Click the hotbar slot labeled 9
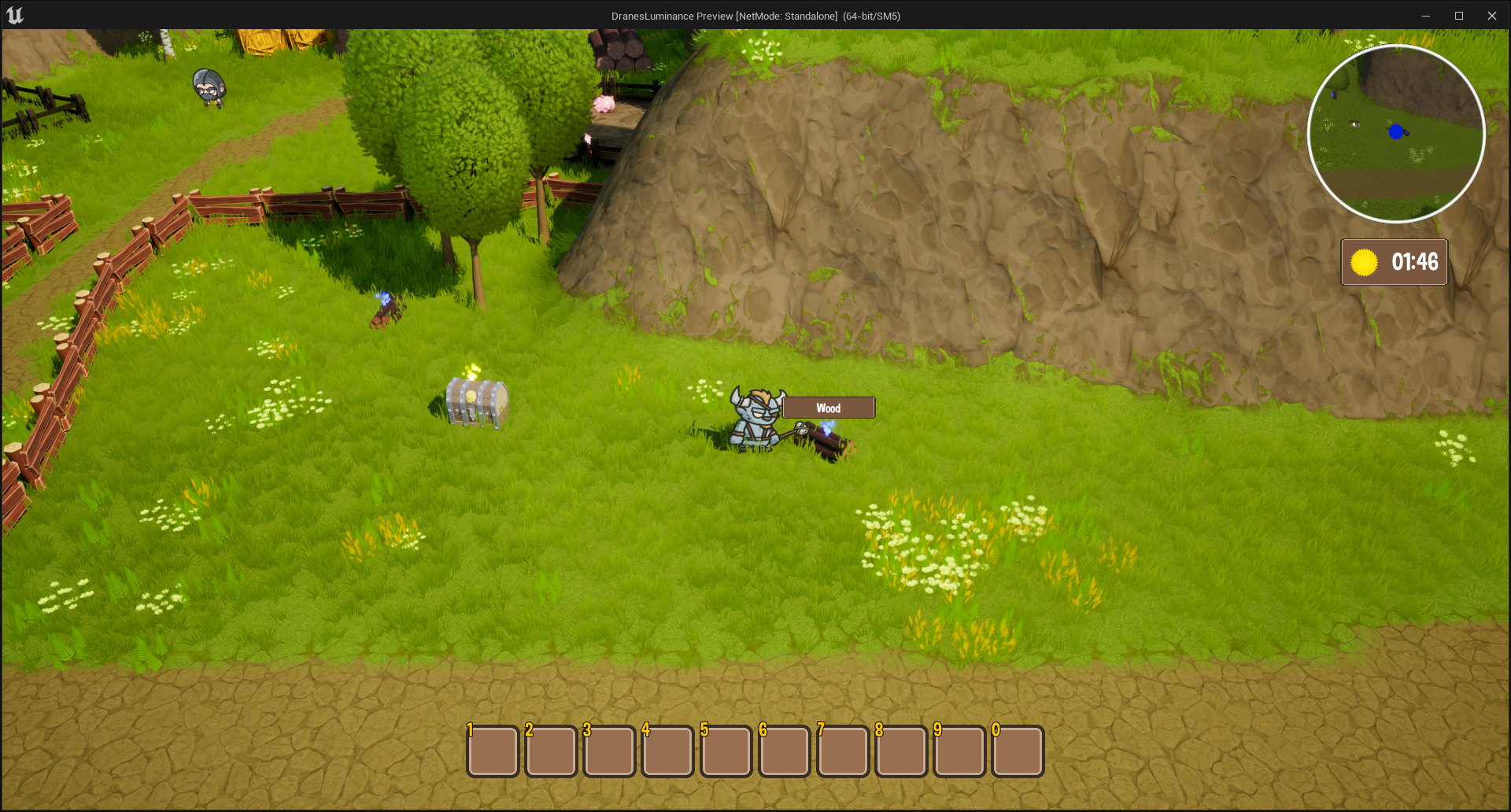The height and width of the screenshot is (812, 1511). pos(959,751)
